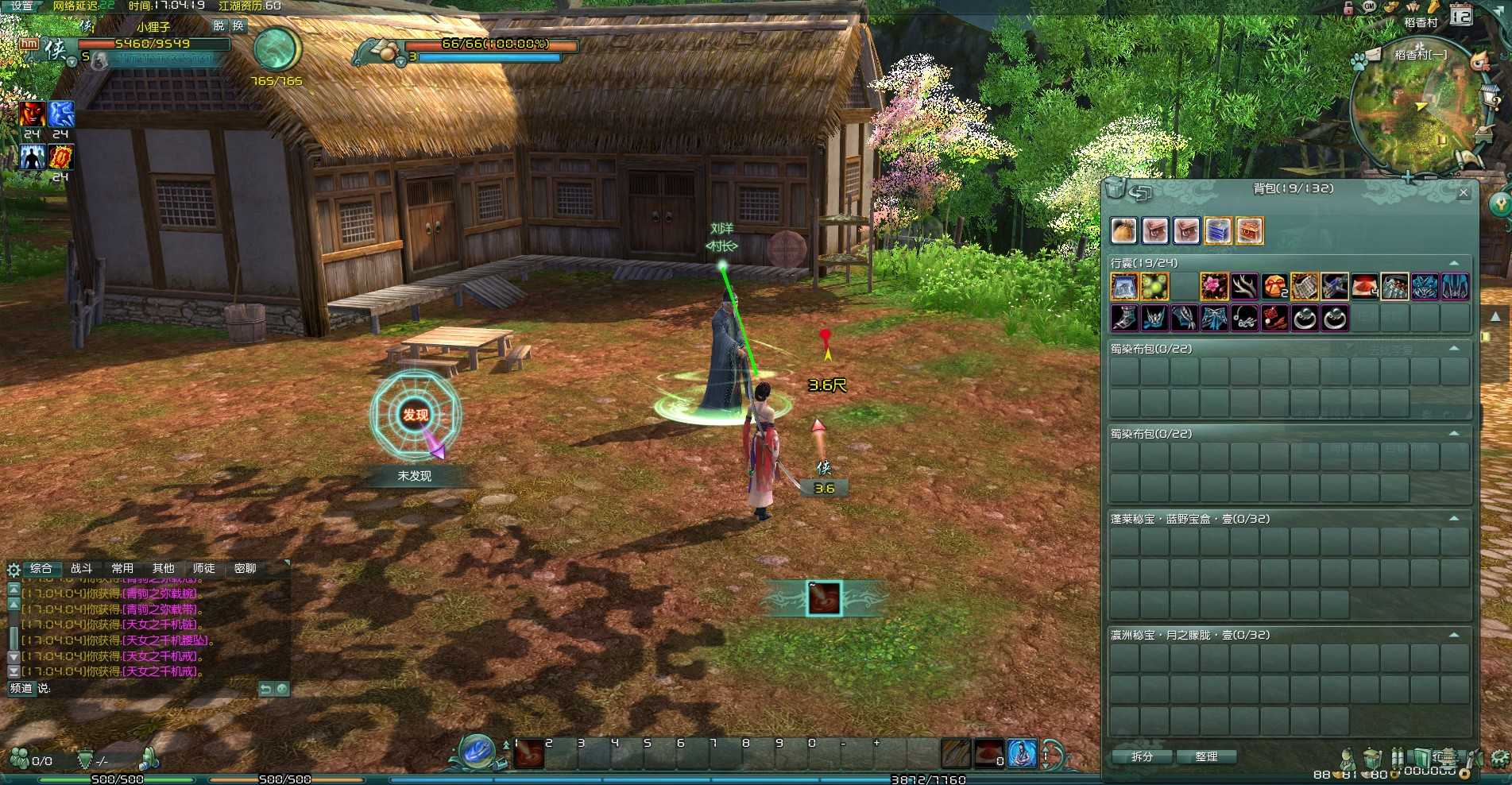This screenshot has width=1512, height=785.
Task: Close the backpack window
Action: point(1464,192)
